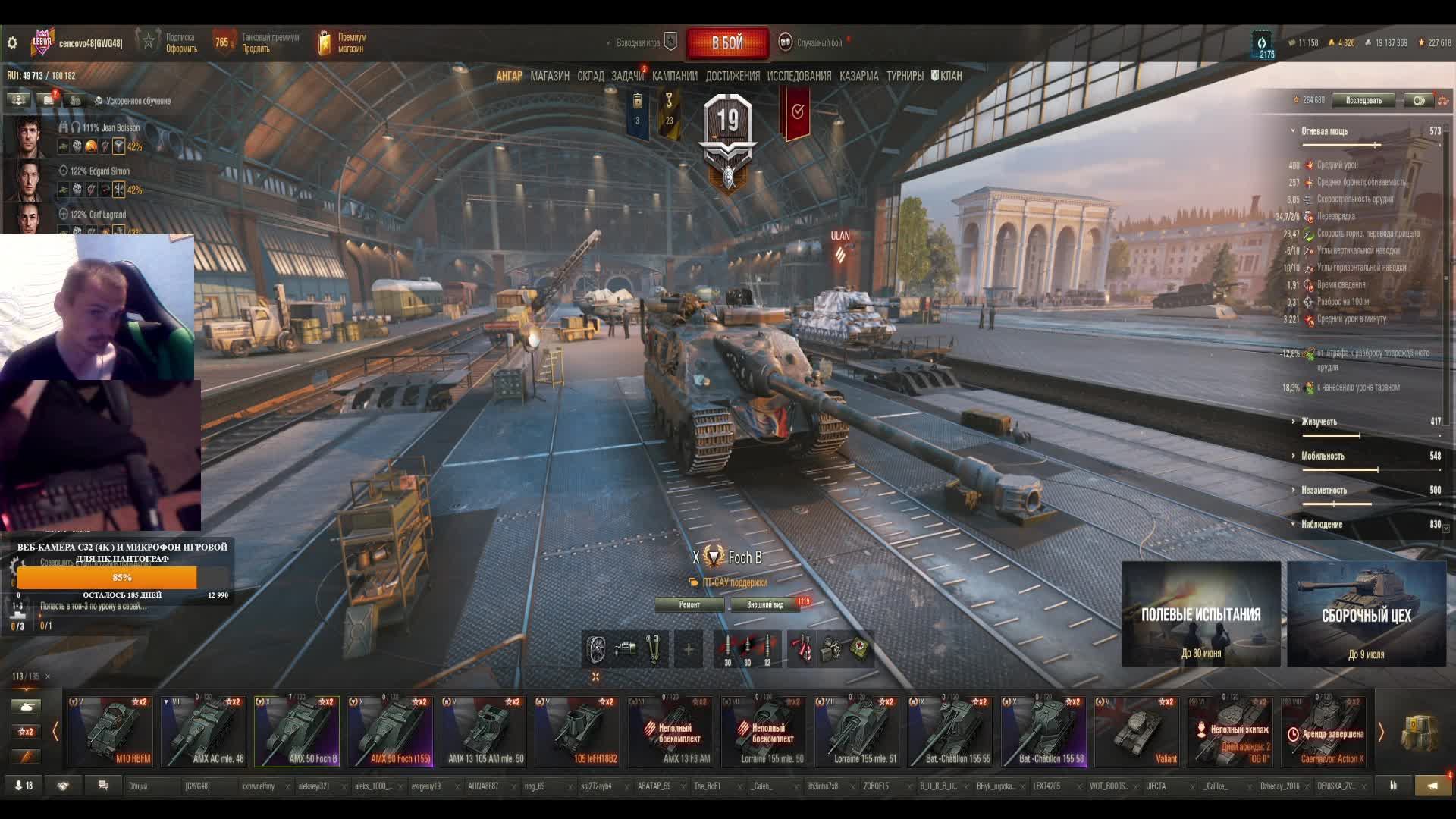
Task: Click the Ремонт repair button
Action: click(x=689, y=604)
